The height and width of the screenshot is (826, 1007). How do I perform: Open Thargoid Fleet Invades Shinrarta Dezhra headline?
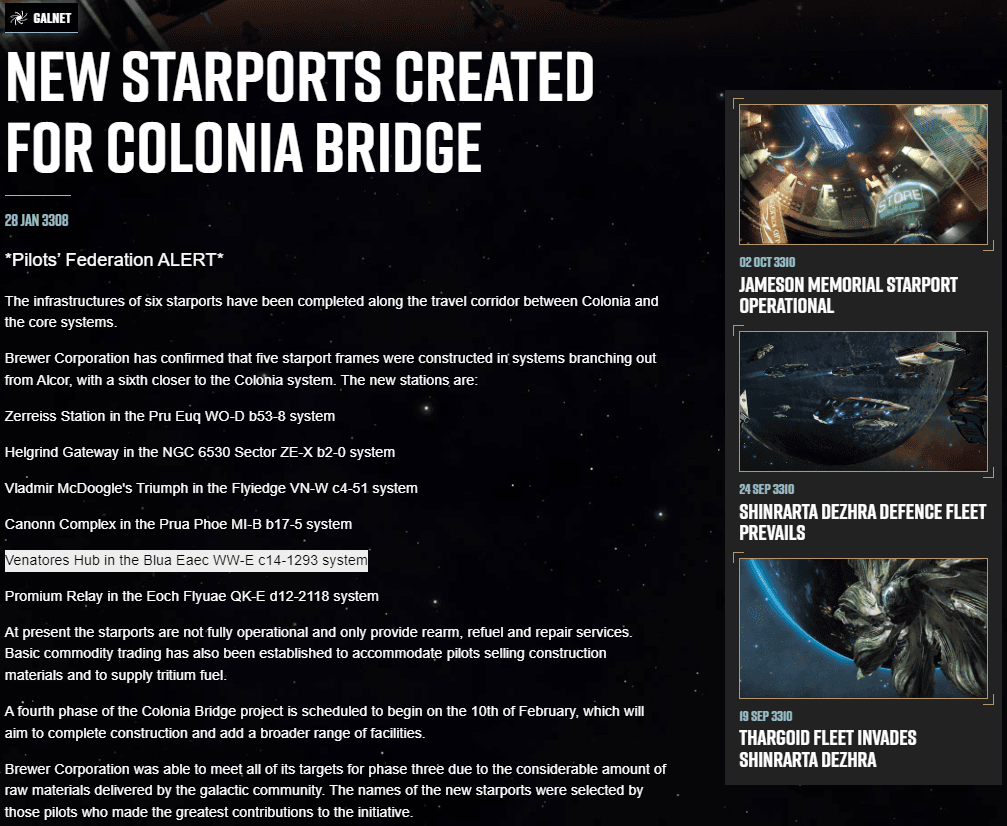pos(827,749)
